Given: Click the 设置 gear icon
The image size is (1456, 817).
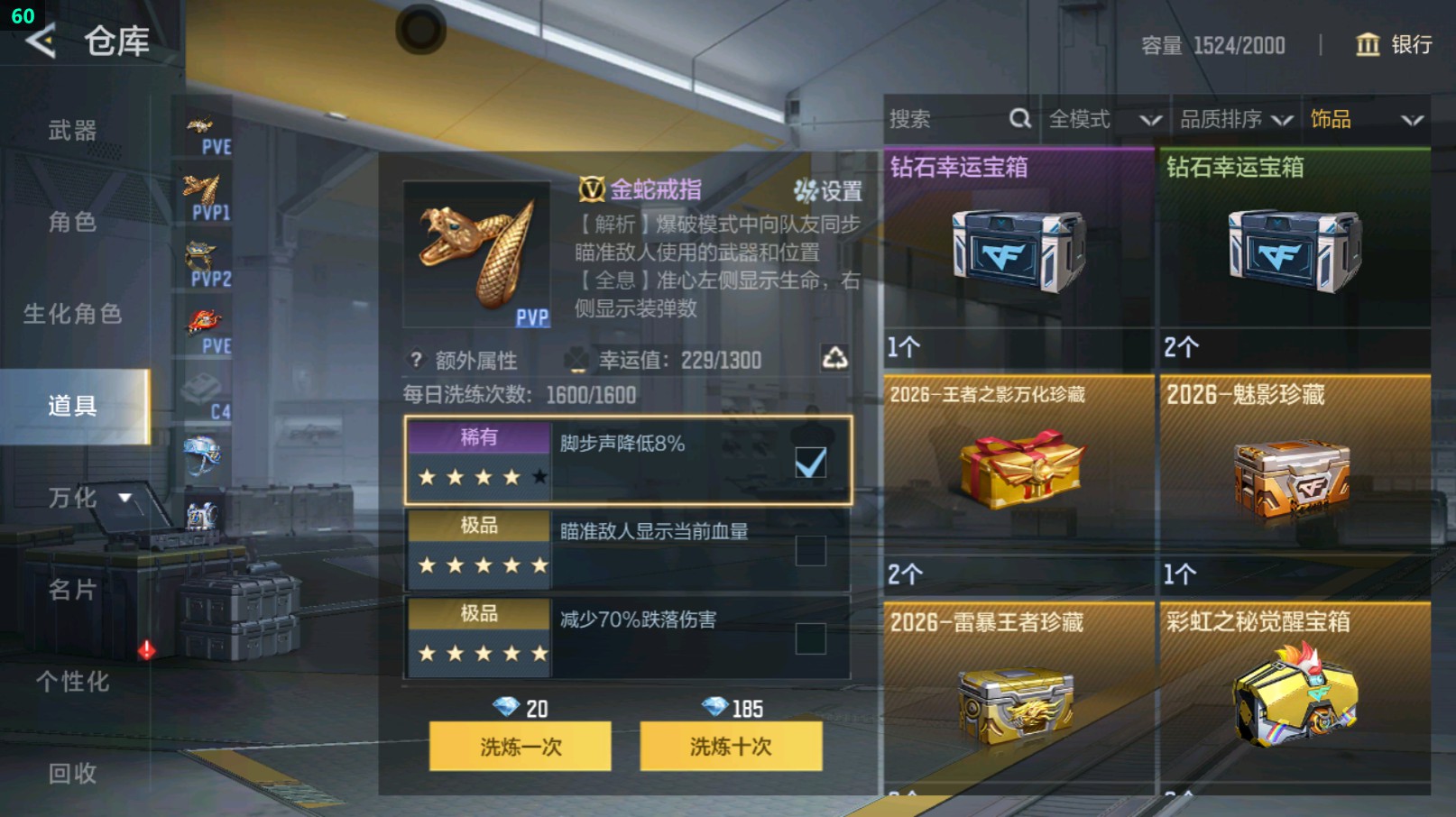Looking at the screenshot, I should pos(805,191).
